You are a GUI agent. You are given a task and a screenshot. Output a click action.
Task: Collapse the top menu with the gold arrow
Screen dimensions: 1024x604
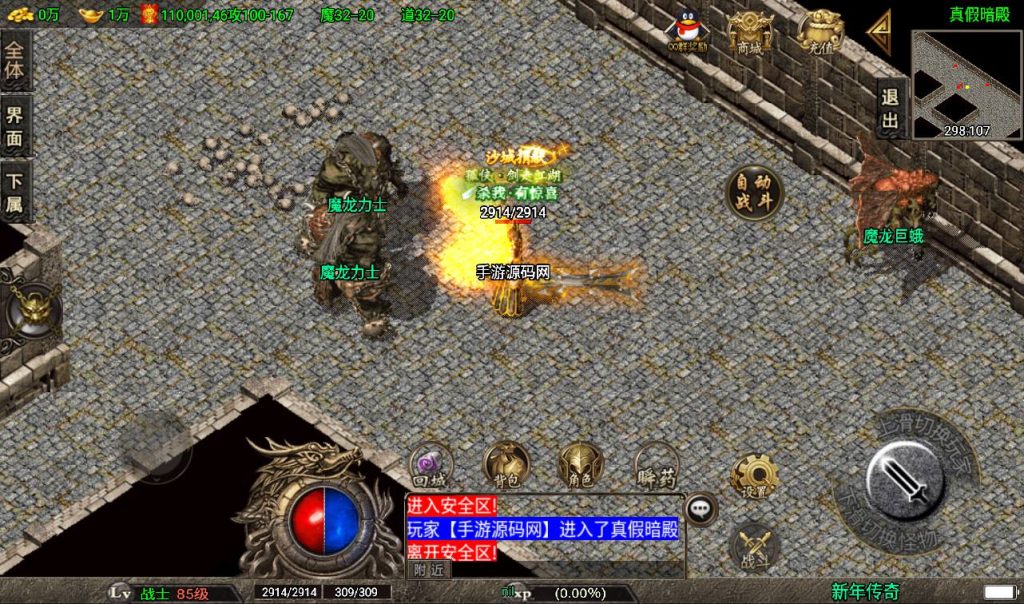(879, 33)
